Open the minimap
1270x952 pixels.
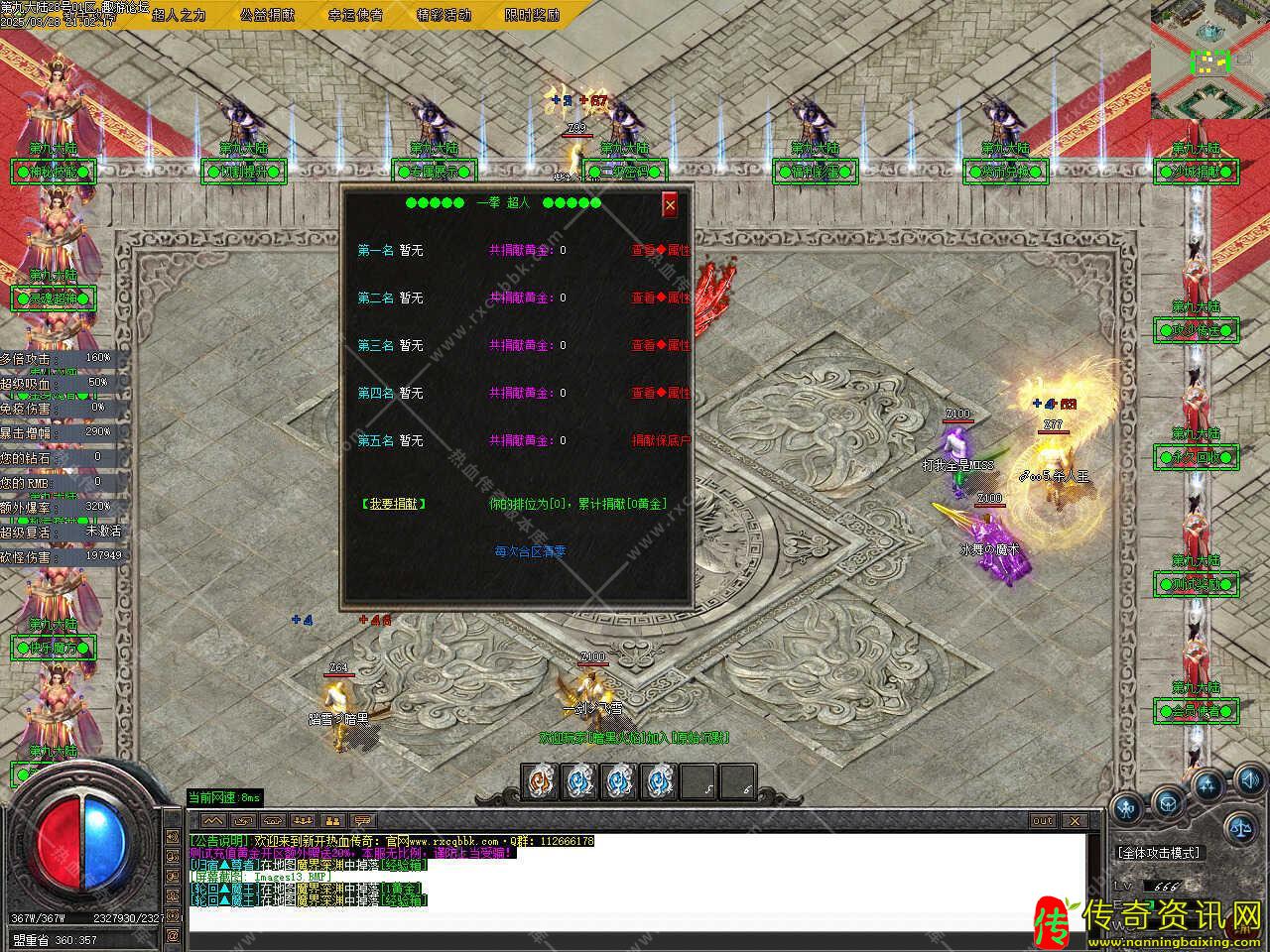(x=1209, y=59)
